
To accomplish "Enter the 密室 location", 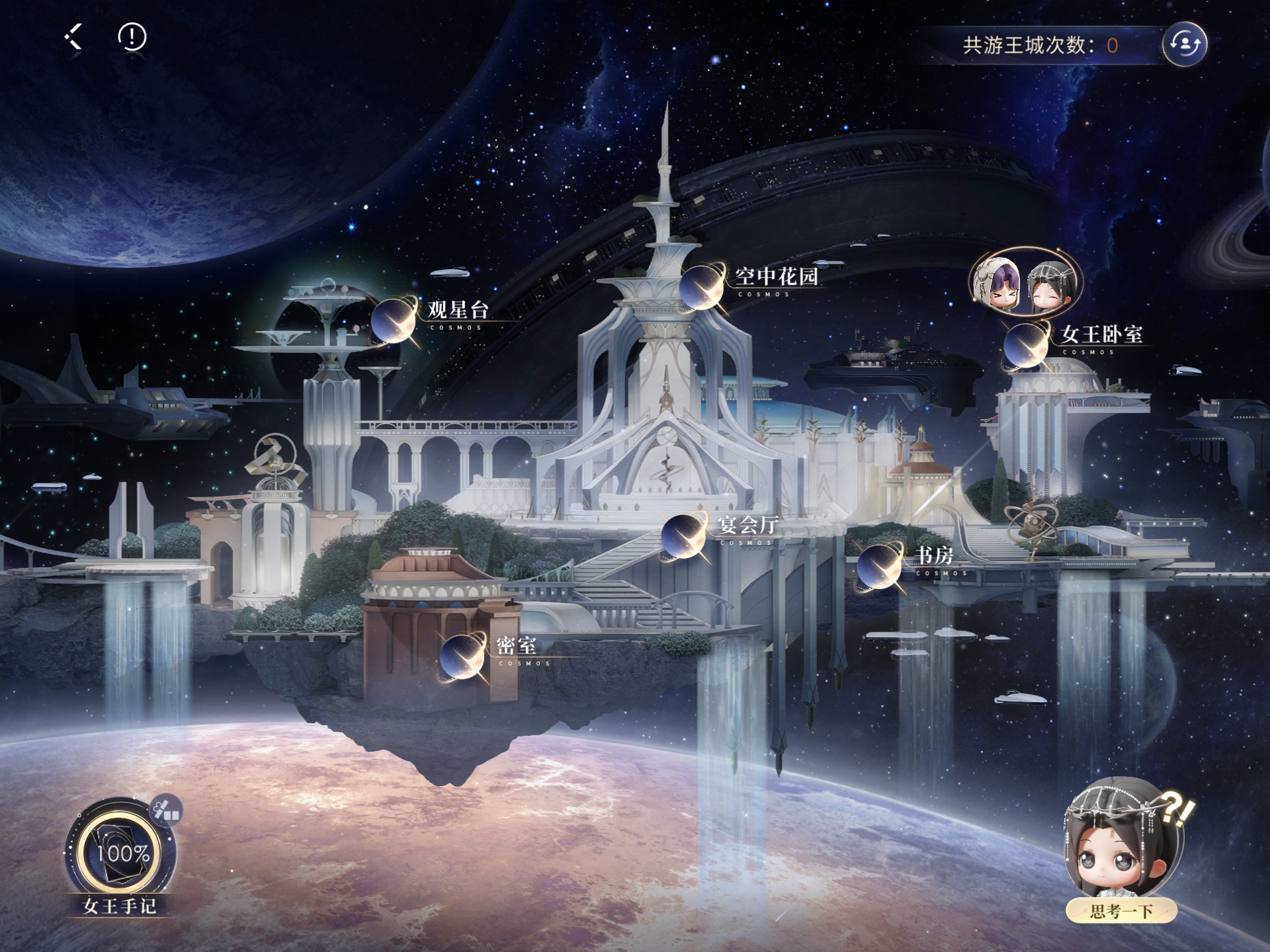I will [x=462, y=656].
